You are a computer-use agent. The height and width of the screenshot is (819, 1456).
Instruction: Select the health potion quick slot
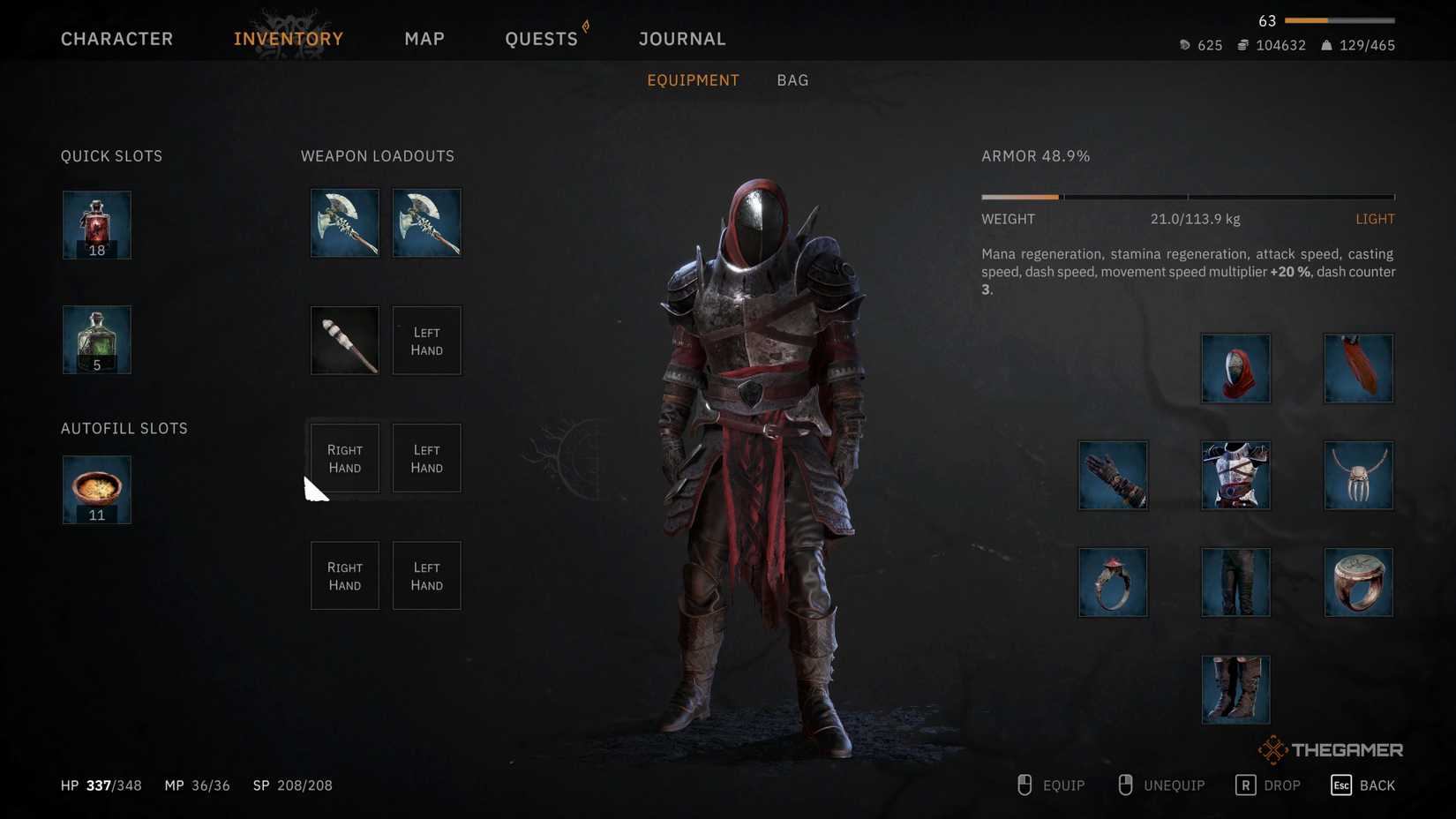tap(96, 224)
